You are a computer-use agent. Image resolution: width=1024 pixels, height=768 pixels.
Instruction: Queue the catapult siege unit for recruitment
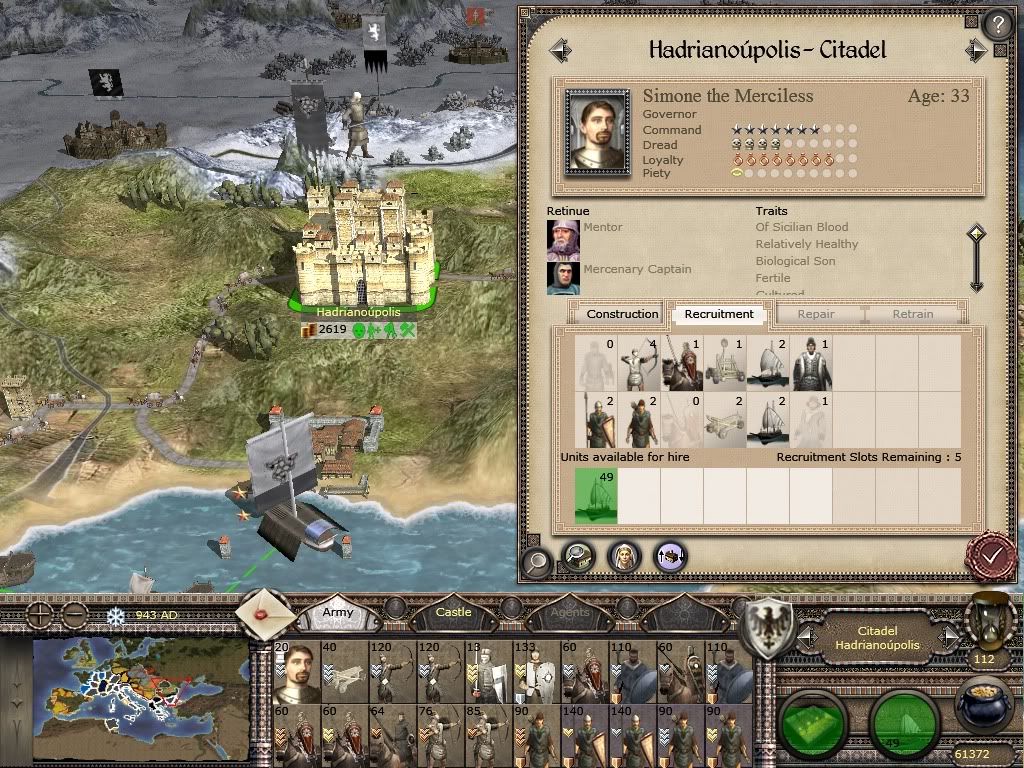coord(725,362)
